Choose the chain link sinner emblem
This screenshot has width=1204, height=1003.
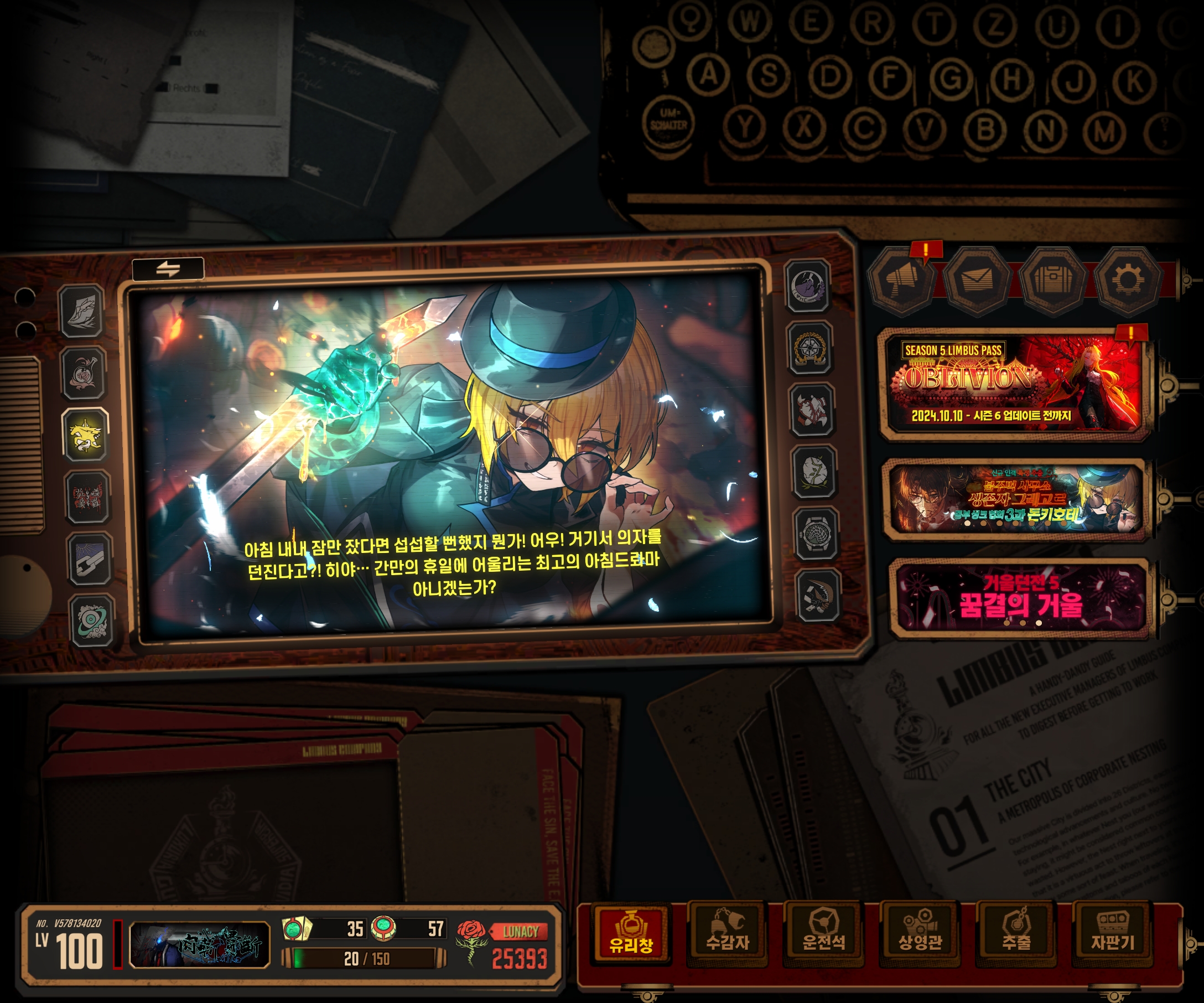90,560
